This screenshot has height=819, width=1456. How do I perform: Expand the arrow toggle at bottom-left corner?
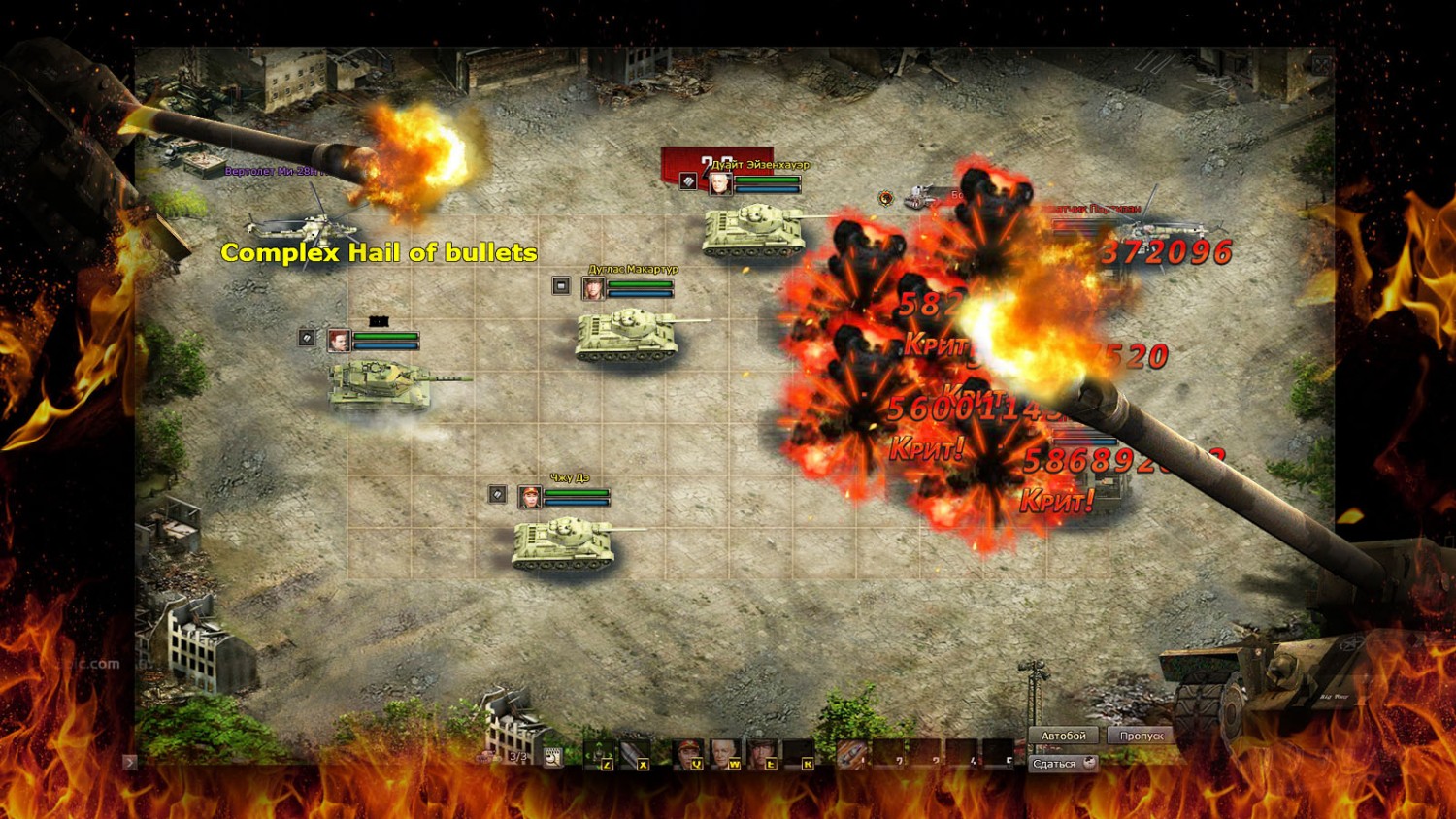click(130, 762)
